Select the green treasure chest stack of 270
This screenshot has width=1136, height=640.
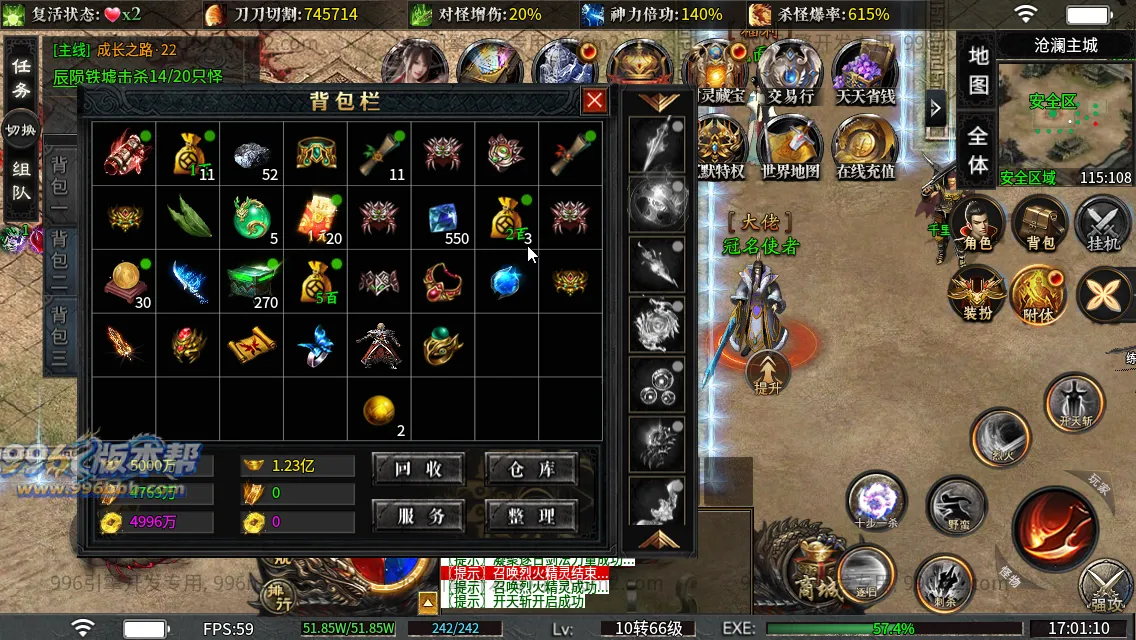[251, 282]
